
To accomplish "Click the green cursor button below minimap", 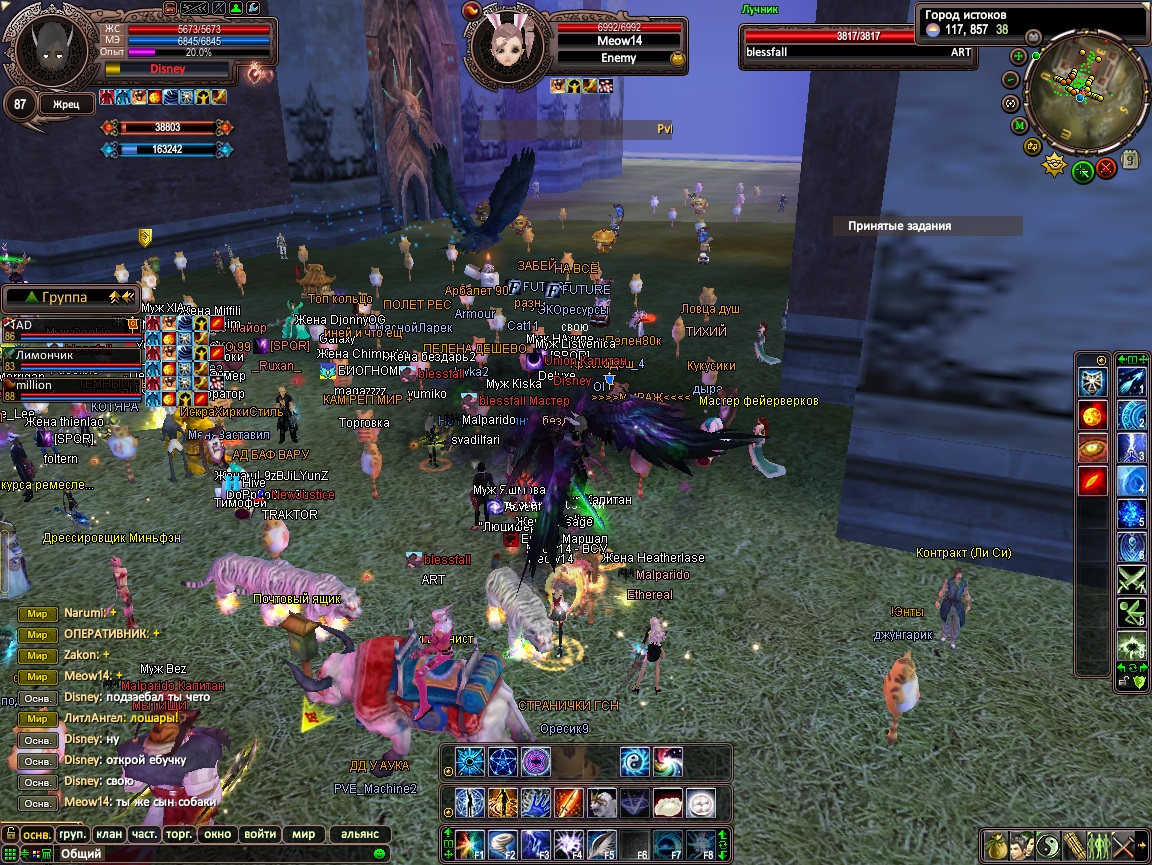I will [1082, 171].
